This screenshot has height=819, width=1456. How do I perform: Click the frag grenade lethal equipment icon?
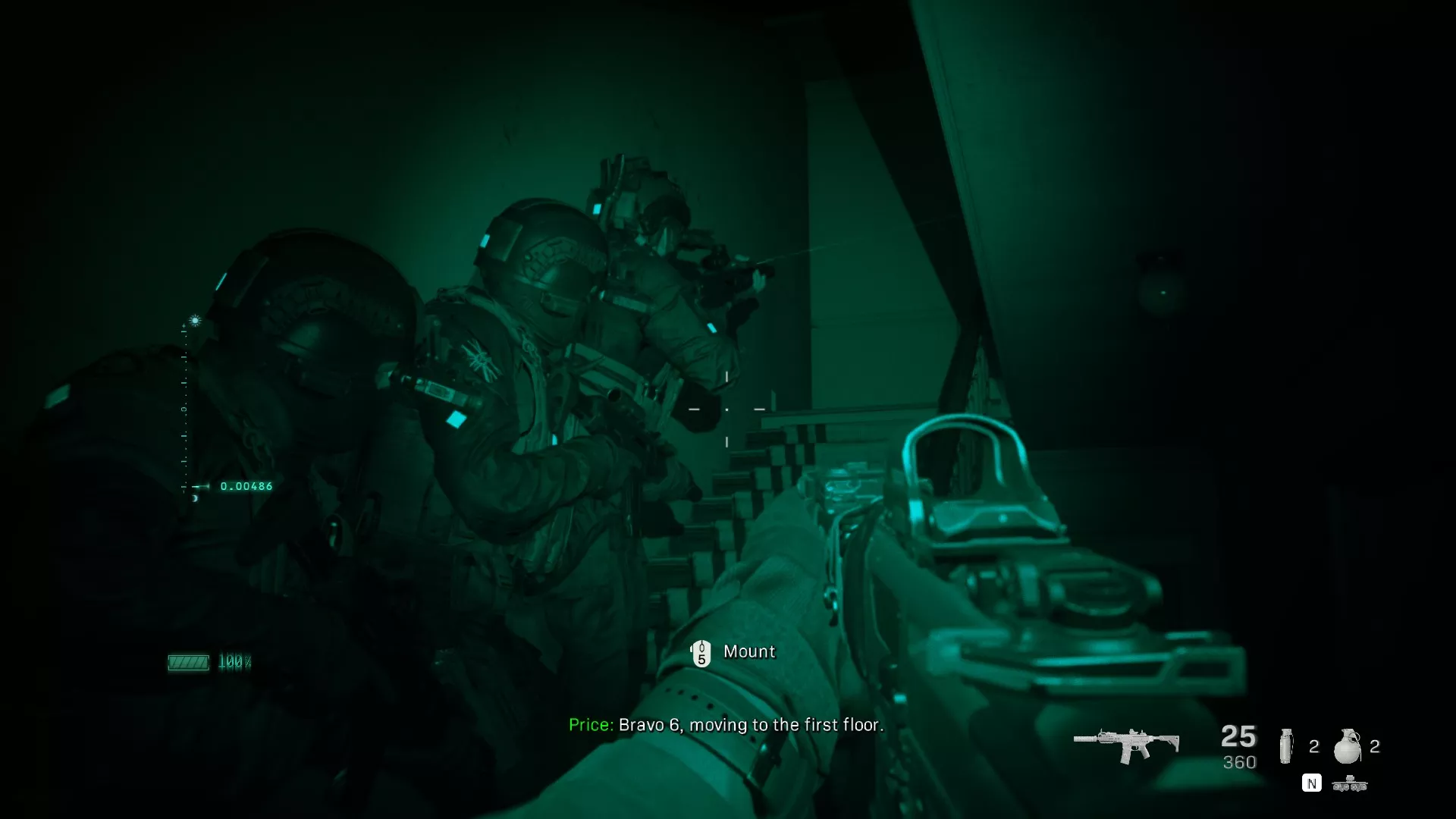coord(1348,745)
